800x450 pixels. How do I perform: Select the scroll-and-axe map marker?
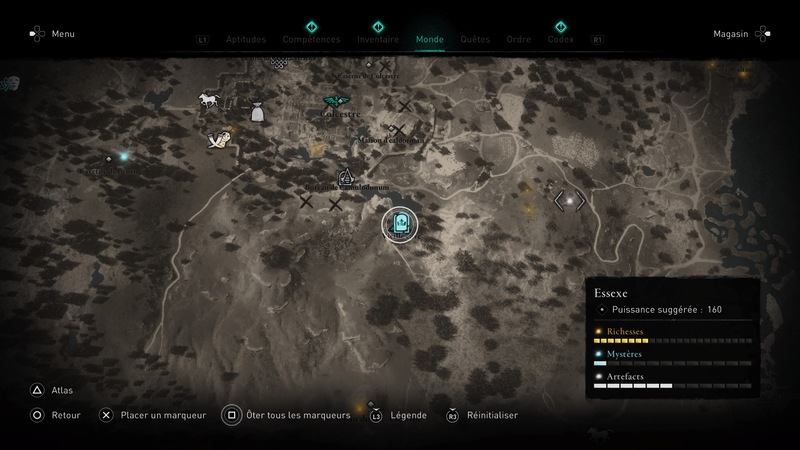coord(219,141)
